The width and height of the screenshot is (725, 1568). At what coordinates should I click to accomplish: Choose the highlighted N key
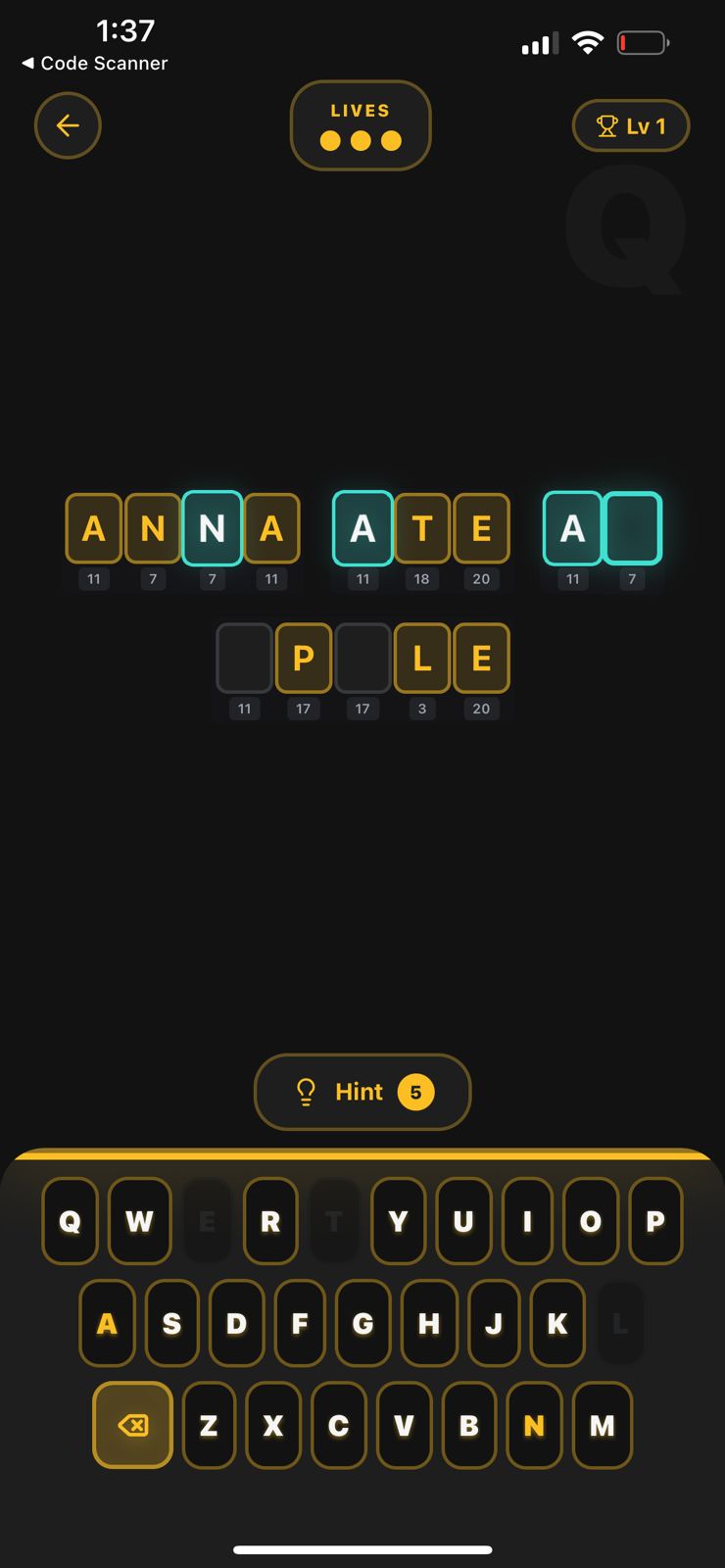pyautogui.click(x=534, y=1425)
